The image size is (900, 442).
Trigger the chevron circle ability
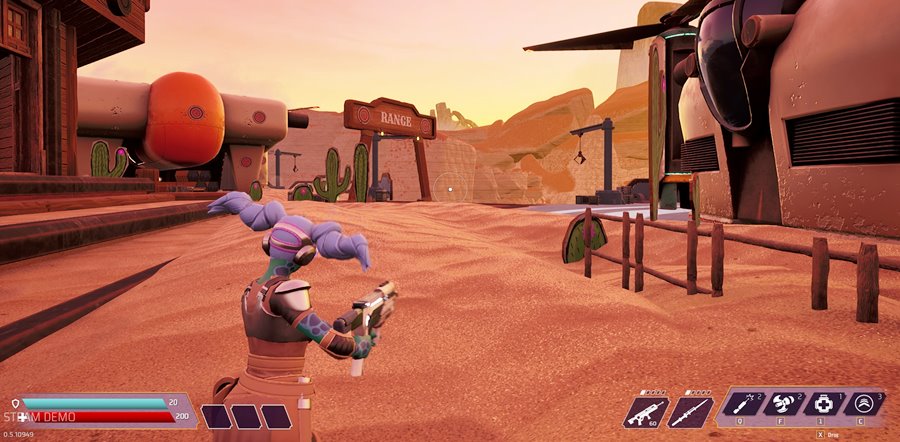click(x=863, y=404)
